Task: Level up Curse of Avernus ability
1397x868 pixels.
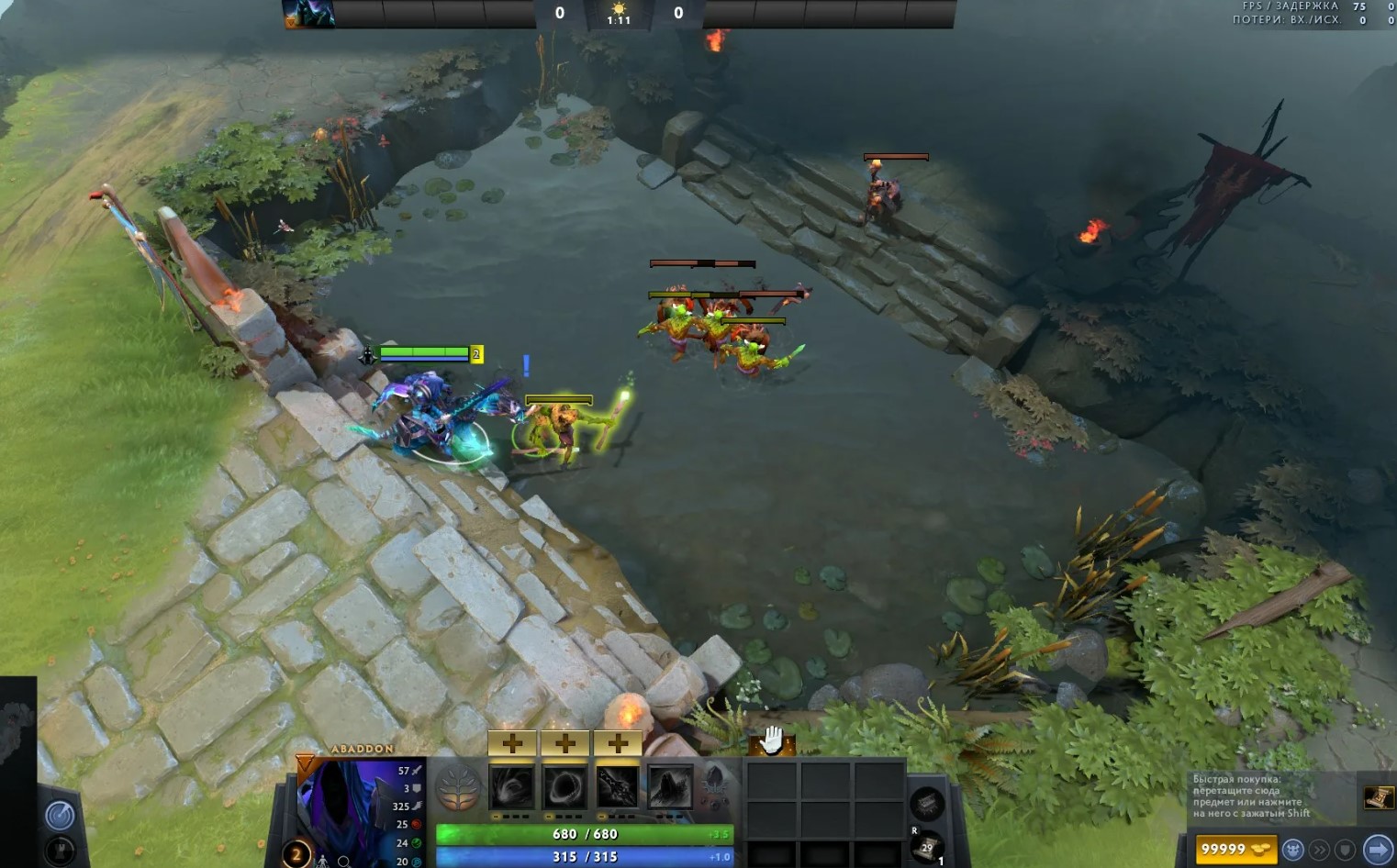Action: coord(618,743)
